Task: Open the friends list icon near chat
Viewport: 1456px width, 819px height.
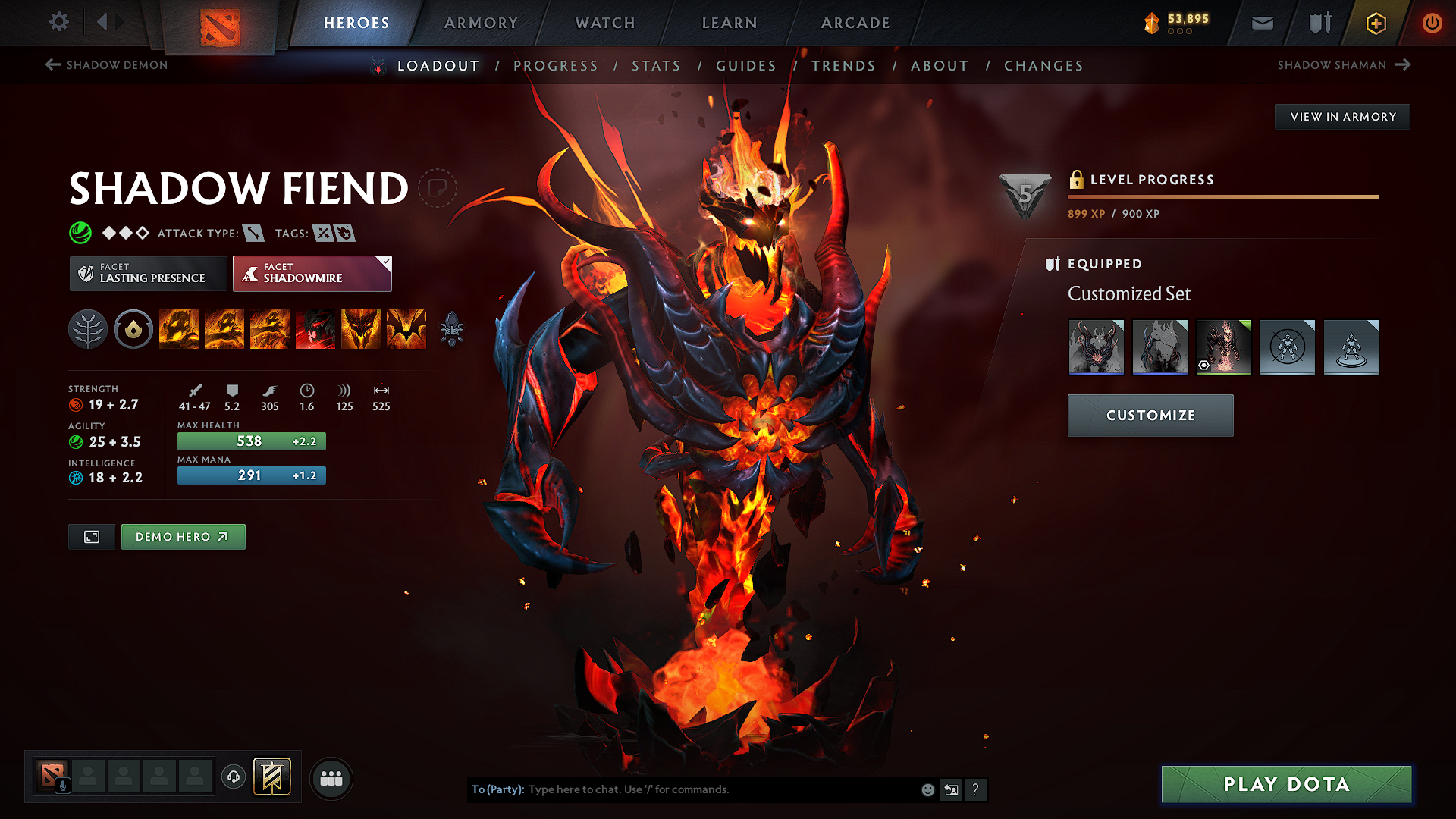Action: tap(331, 777)
